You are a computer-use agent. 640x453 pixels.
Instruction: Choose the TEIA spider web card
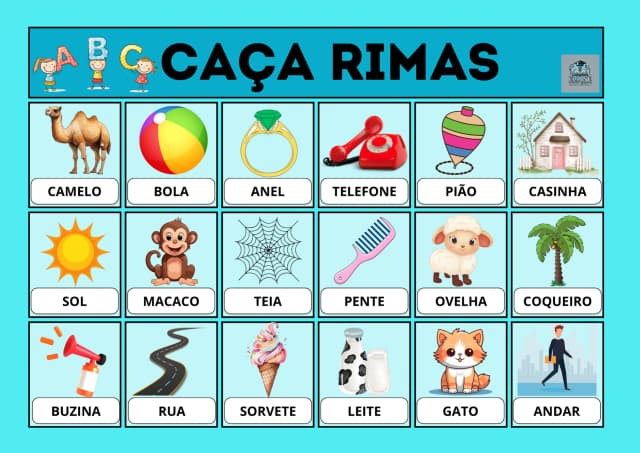268,265
